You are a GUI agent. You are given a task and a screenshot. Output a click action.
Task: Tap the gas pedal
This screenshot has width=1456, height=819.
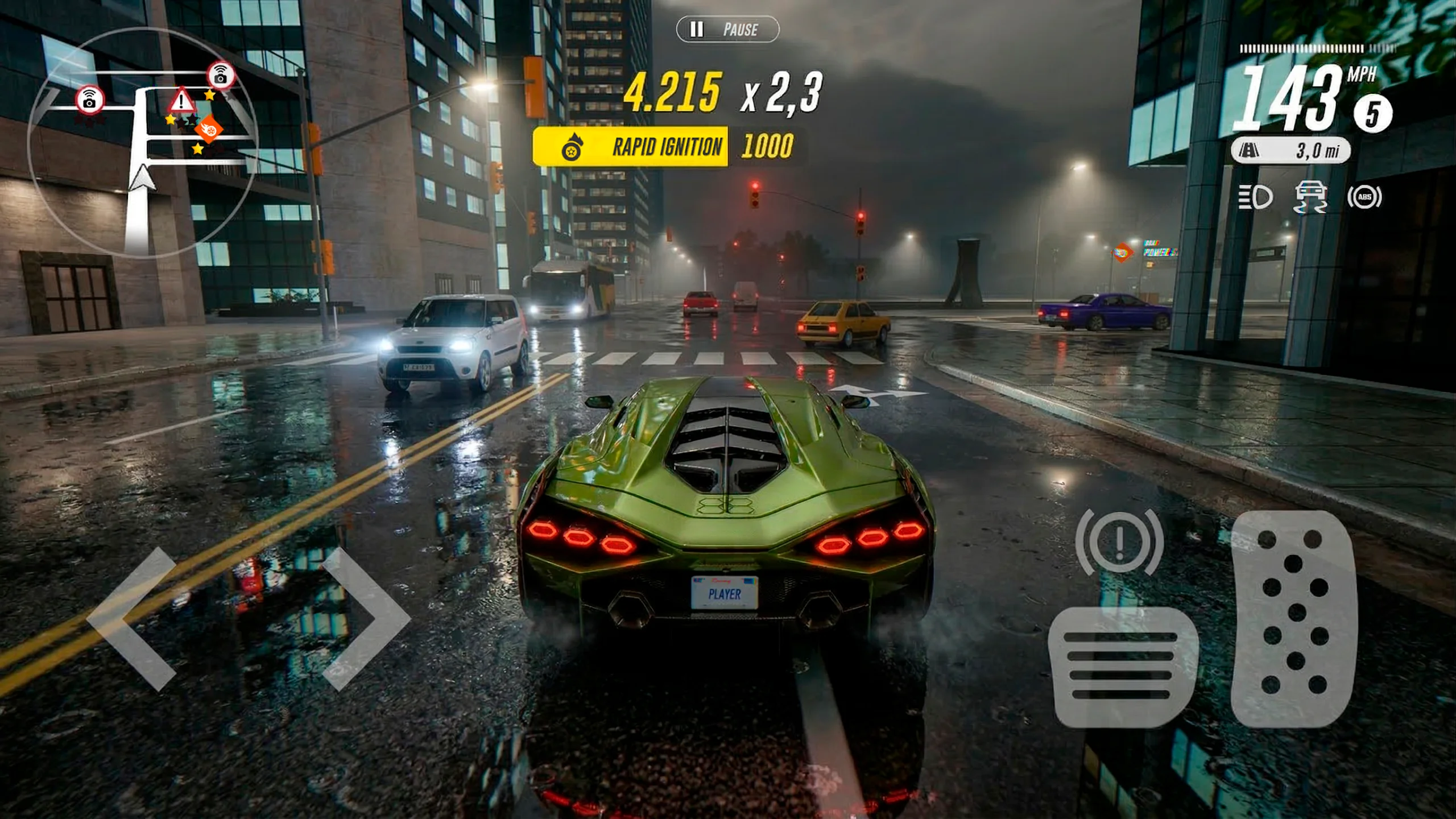(x=1294, y=619)
